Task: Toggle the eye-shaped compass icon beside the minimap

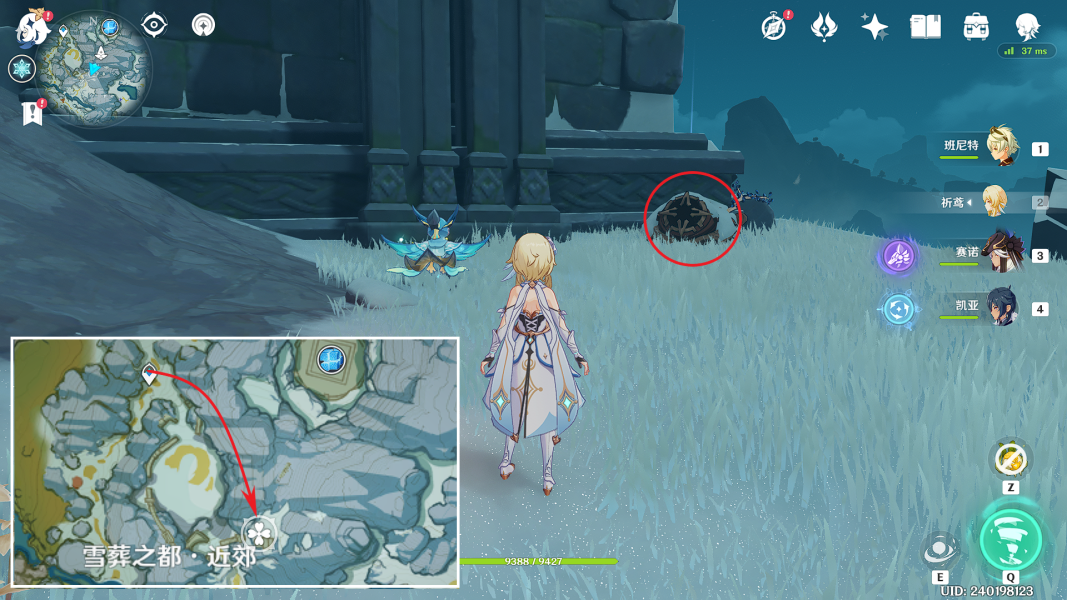Action: click(154, 25)
